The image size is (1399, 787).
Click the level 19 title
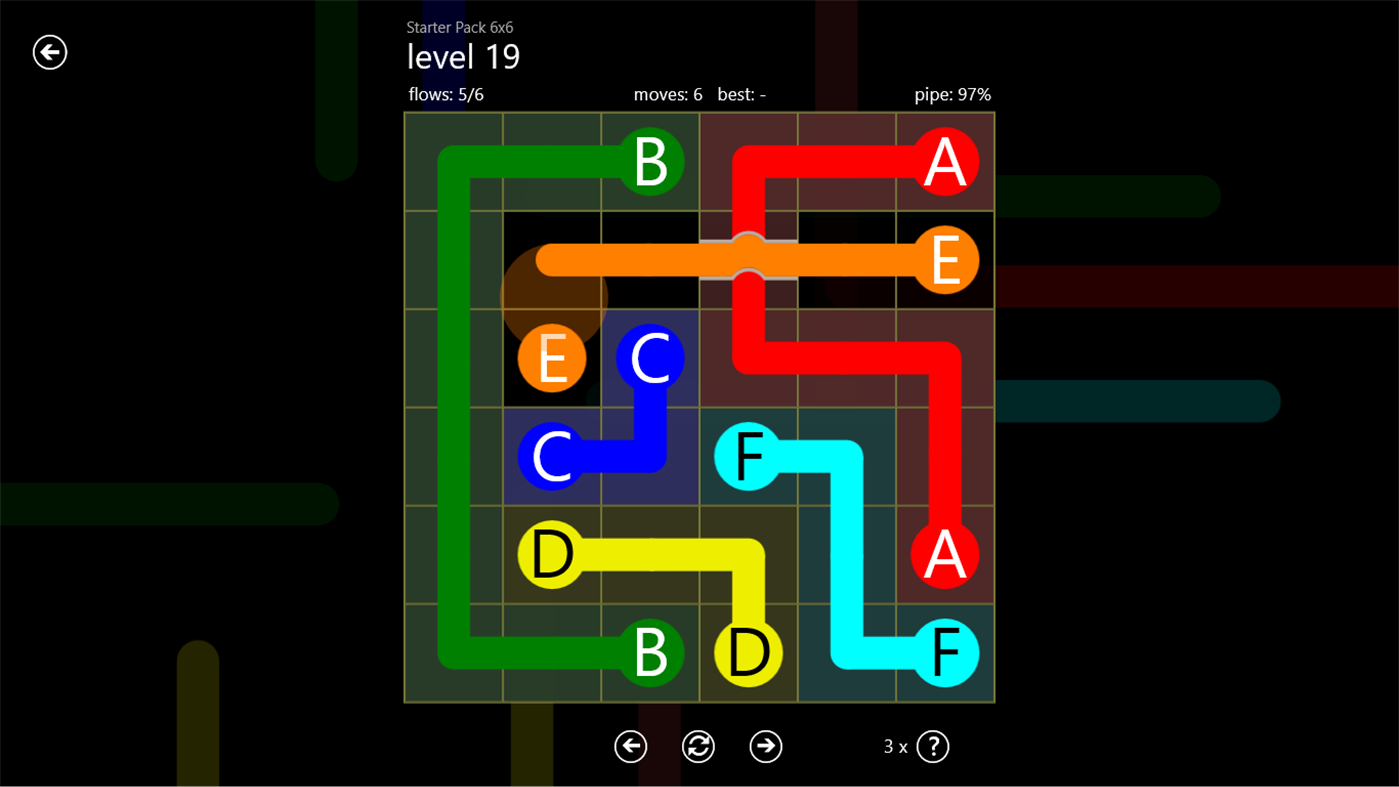pyautogui.click(x=462, y=57)
